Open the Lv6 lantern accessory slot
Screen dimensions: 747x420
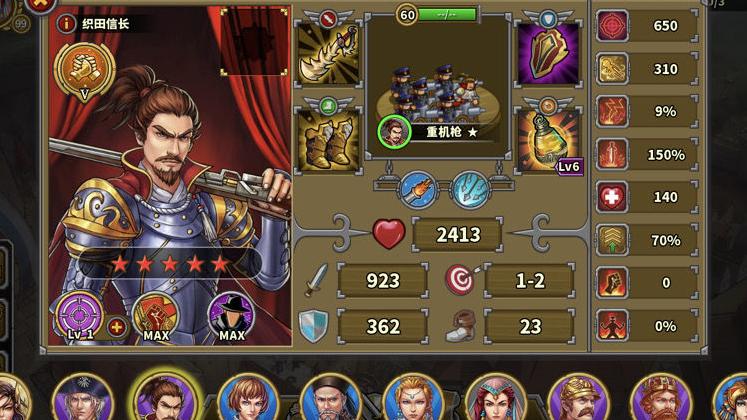point(547,140)
